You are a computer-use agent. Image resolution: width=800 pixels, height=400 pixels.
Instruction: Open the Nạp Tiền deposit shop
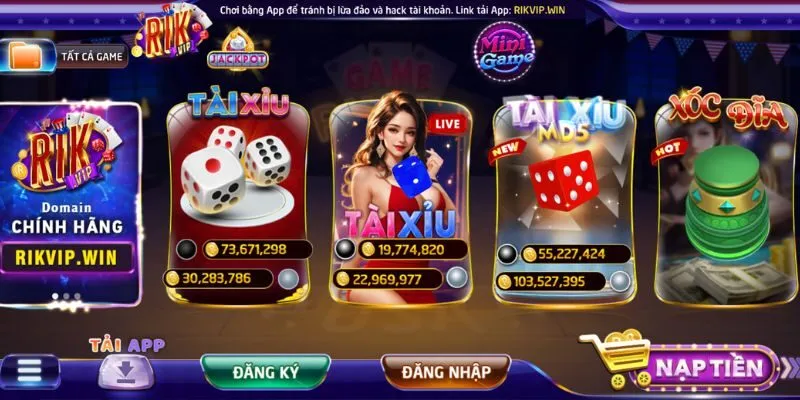pos(690,367)
